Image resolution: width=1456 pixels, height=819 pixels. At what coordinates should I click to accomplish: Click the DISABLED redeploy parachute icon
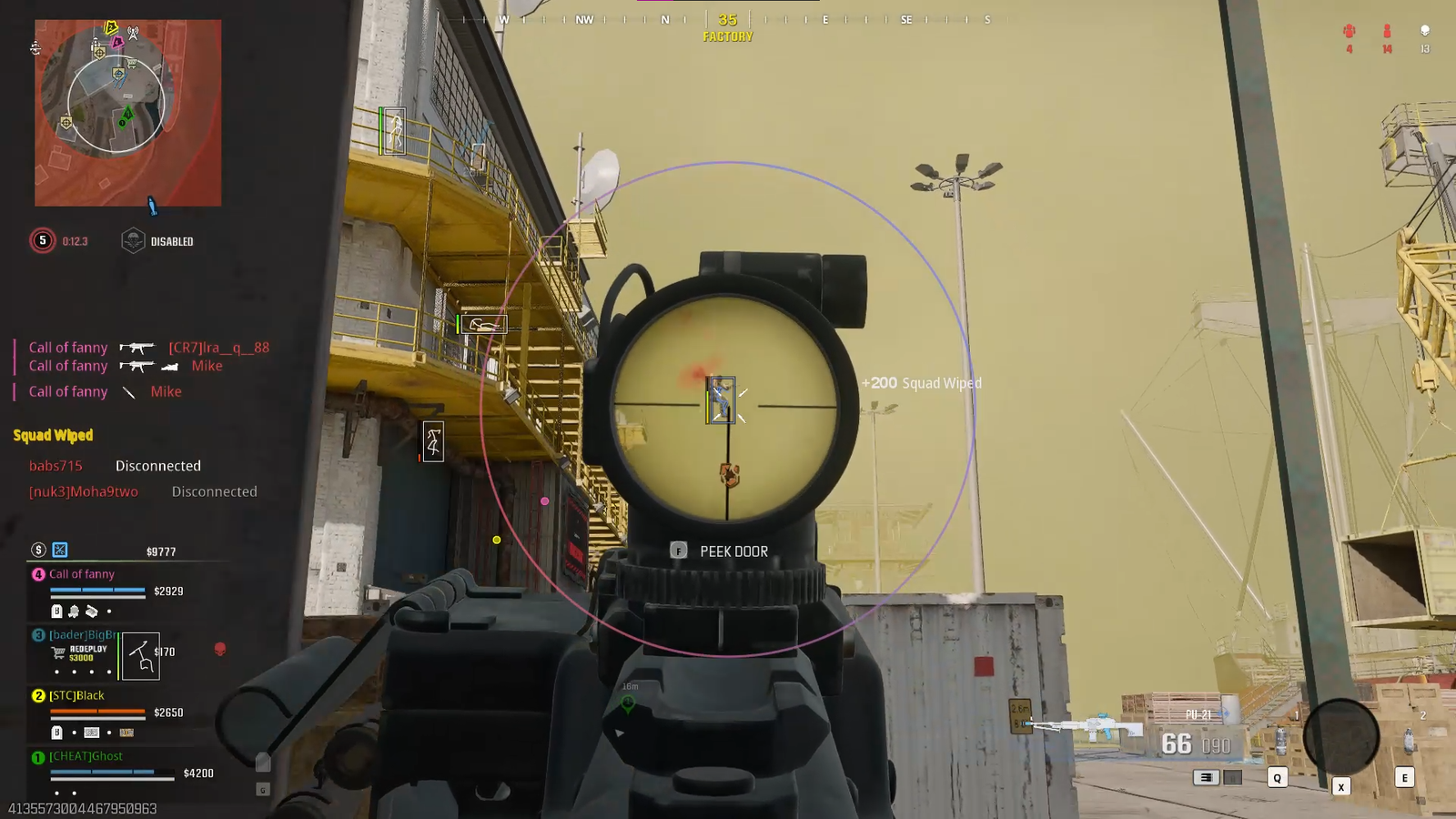click(135, 241)
